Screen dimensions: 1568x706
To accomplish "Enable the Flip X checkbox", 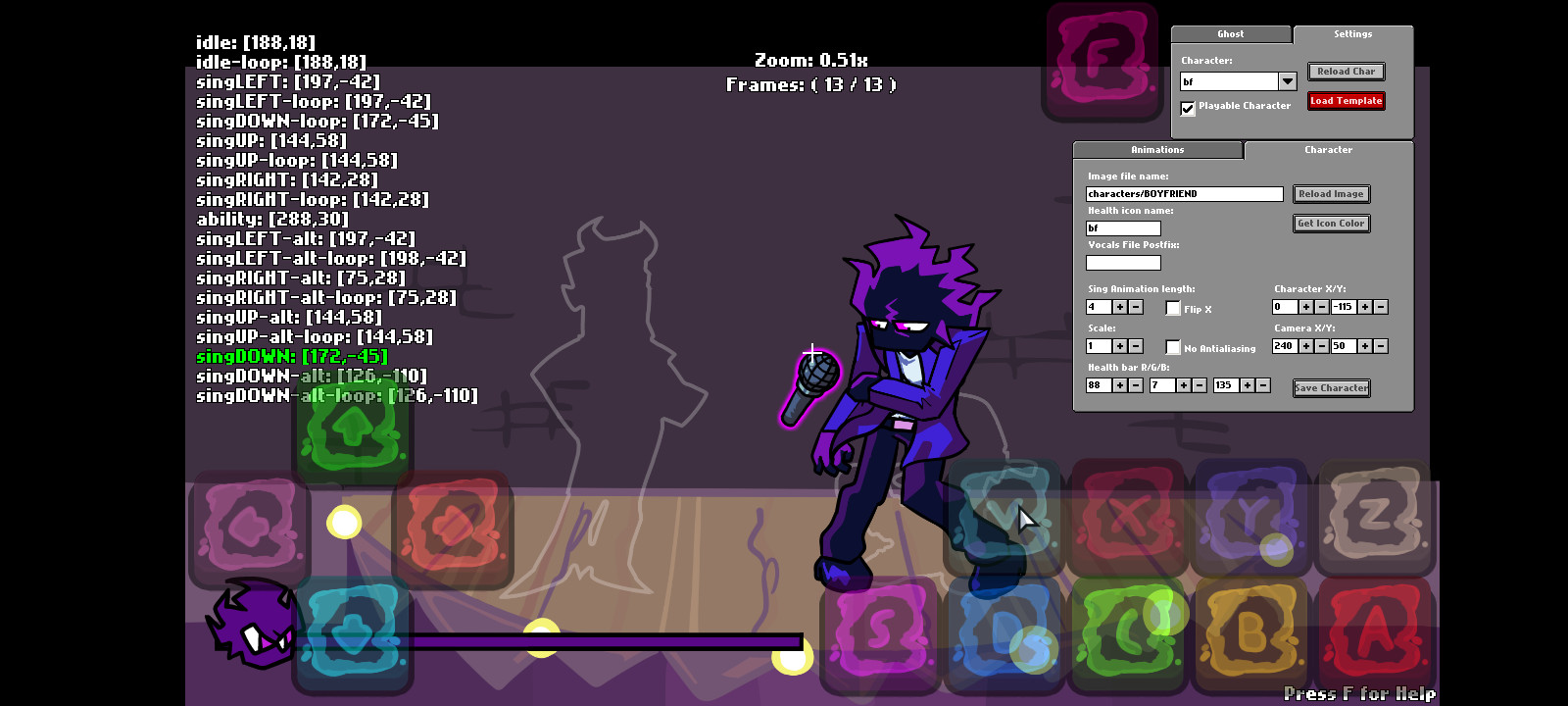I will pyautogui.click(x=1173, y=308).
